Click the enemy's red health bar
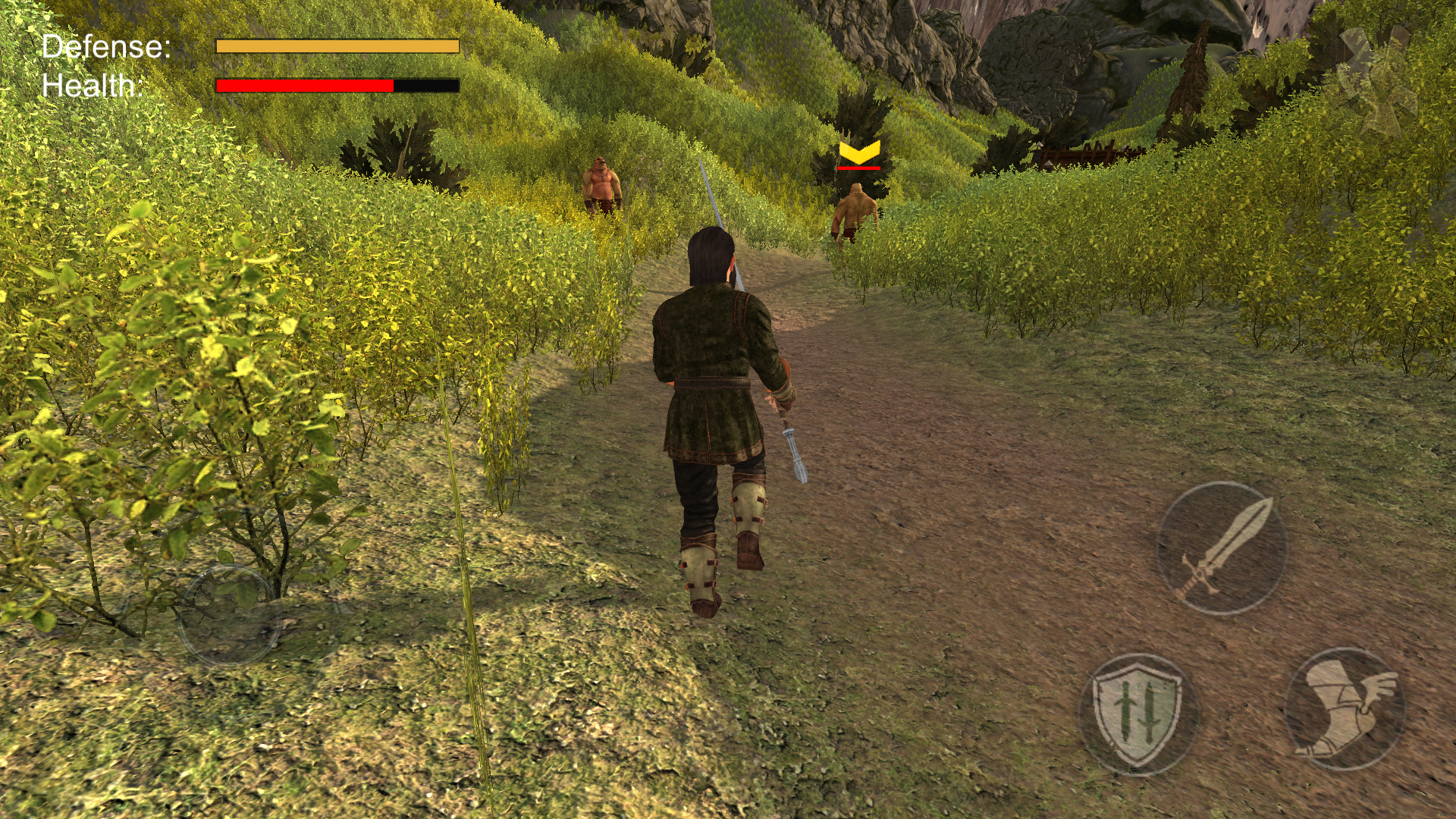1456x819 pixels. click(859, 168)
